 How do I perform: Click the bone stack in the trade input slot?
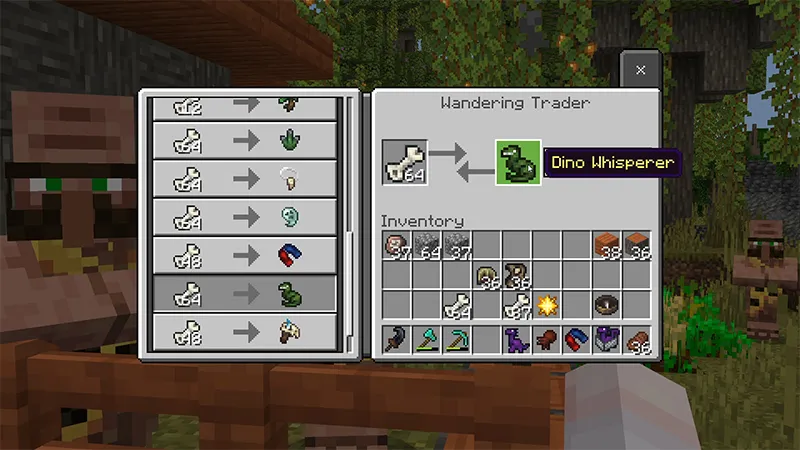(x=404, y=162)
